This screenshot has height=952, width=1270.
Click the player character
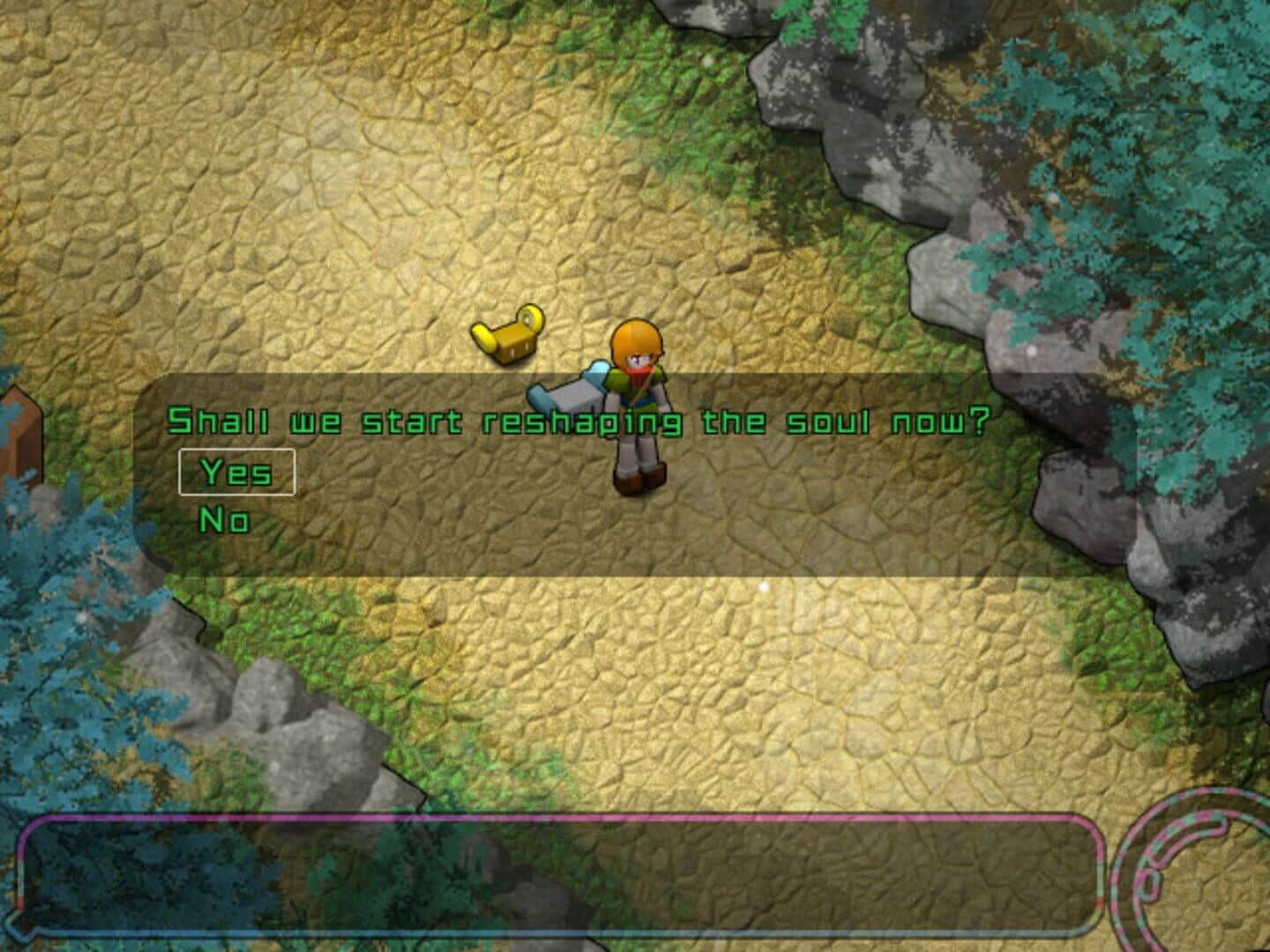click(x=637, y=405)
